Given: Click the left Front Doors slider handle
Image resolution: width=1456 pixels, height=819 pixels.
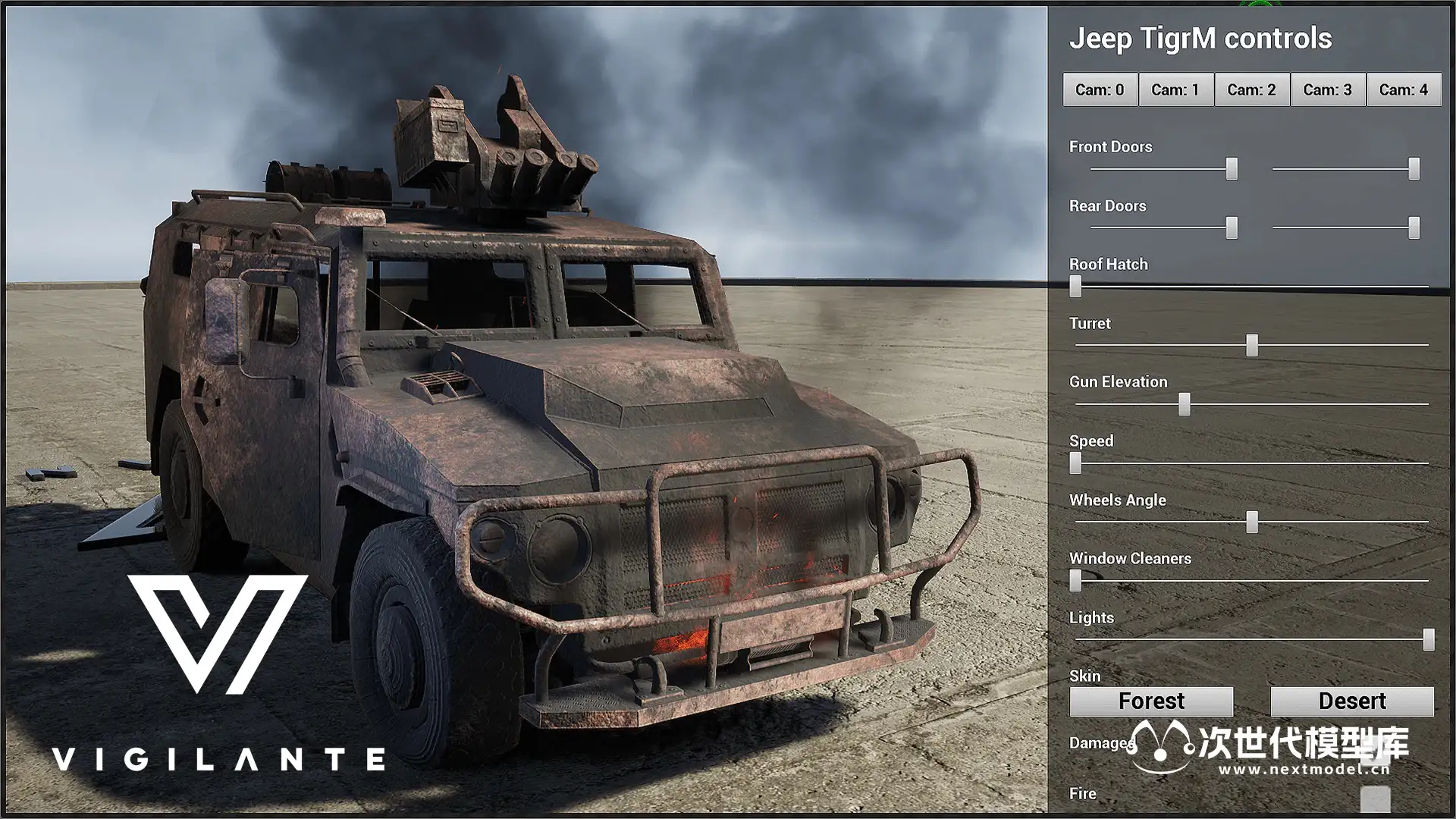Looking at the screenshot, I should tap(1232, 169).
